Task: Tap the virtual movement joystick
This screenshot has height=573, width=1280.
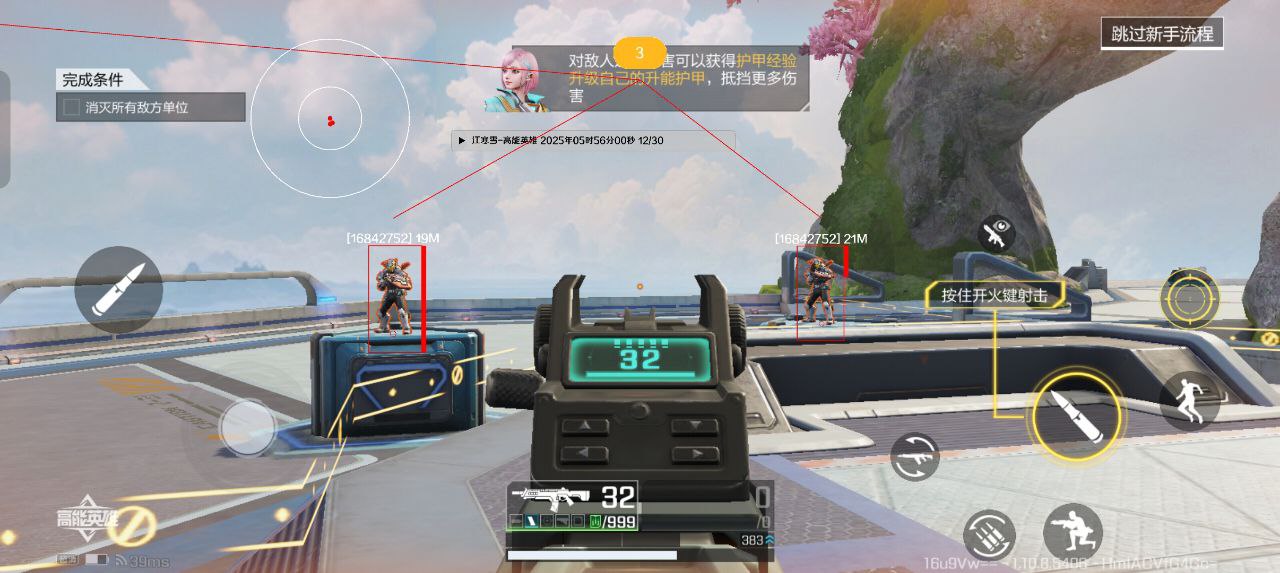Action: (246, 427)
